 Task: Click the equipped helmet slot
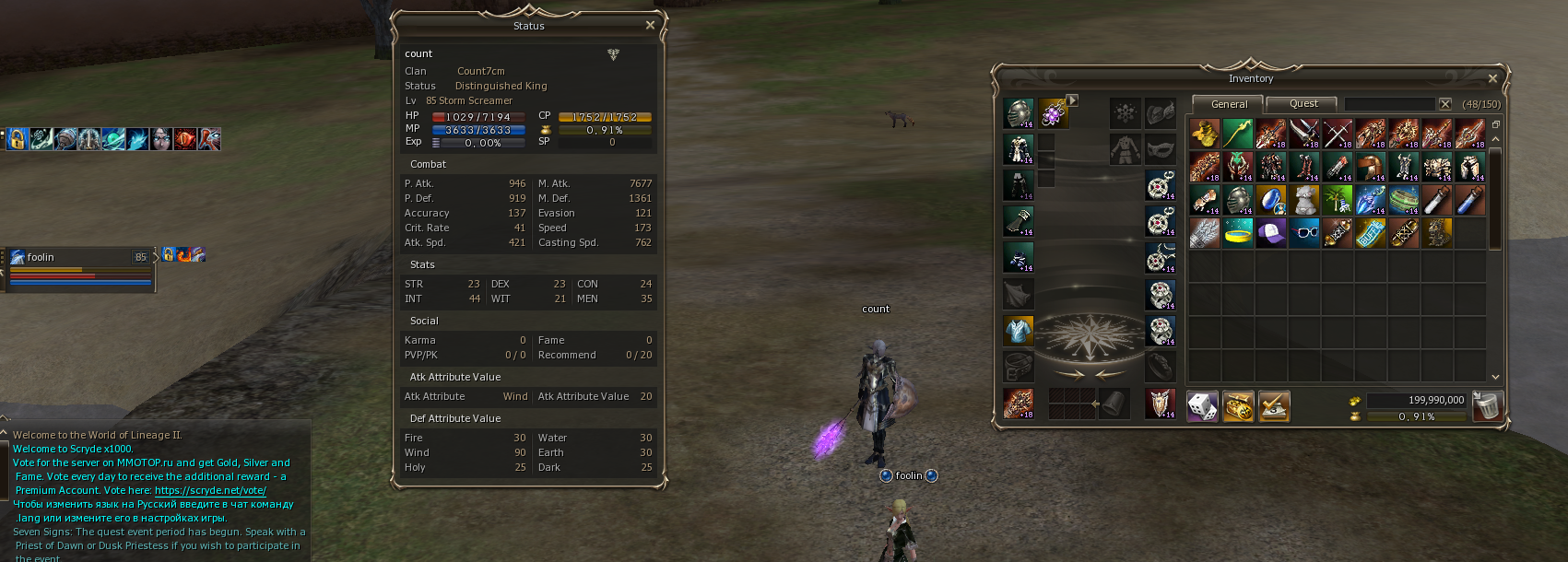tap(1019, 114)
